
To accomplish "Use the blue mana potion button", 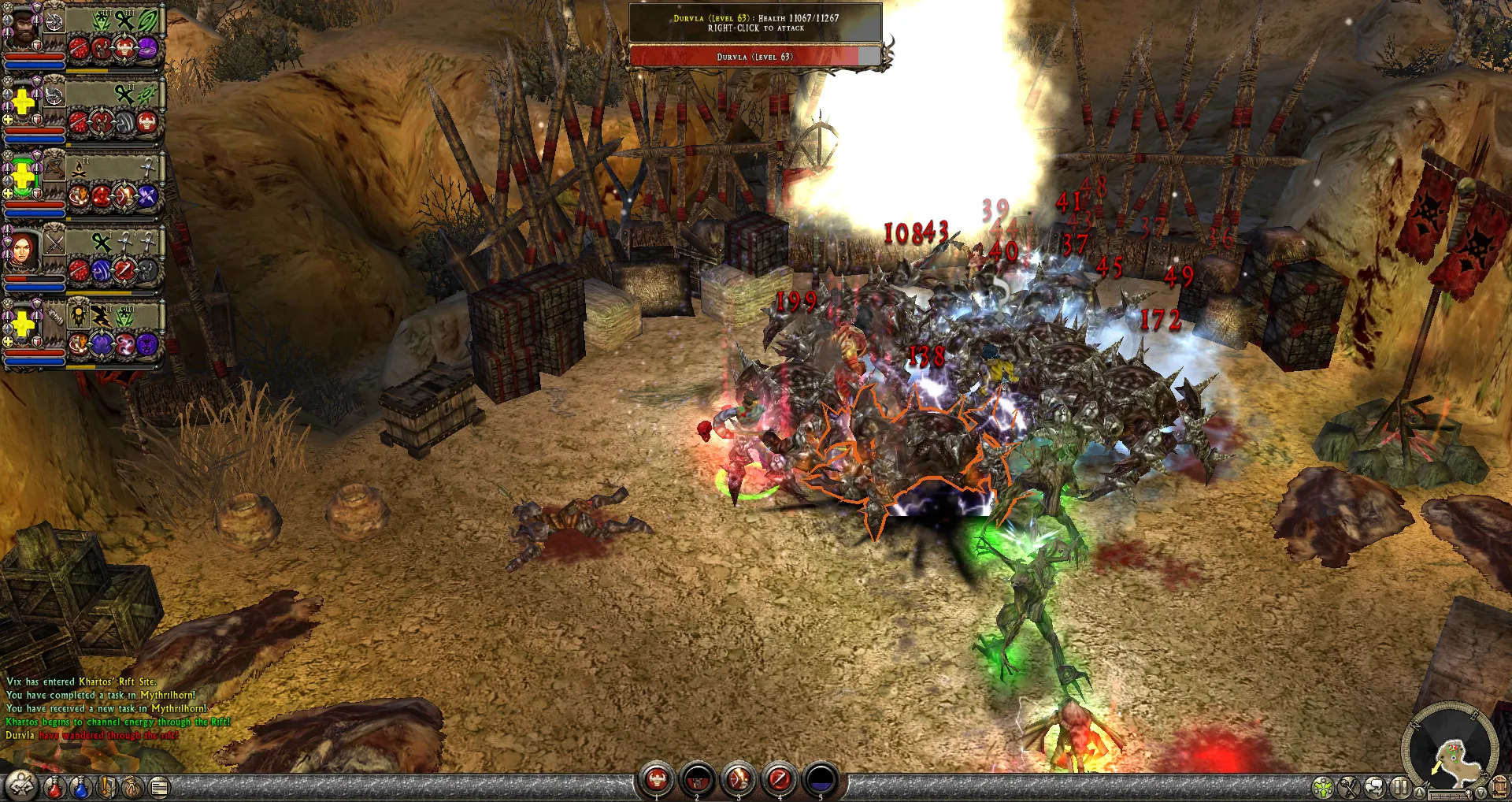I will 80,786.
